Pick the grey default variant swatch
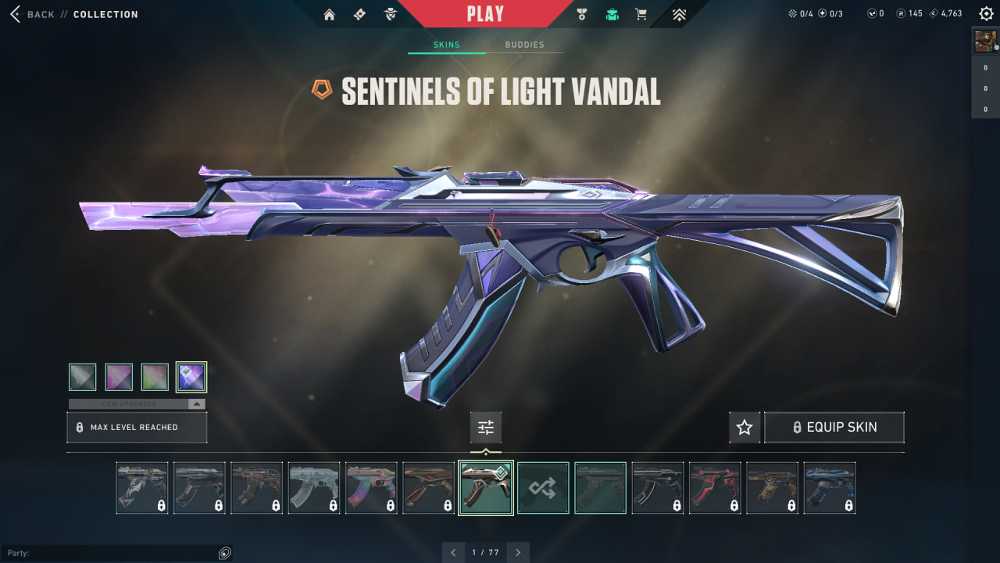Screen dimensions: 1000x563 click(83, 376)
